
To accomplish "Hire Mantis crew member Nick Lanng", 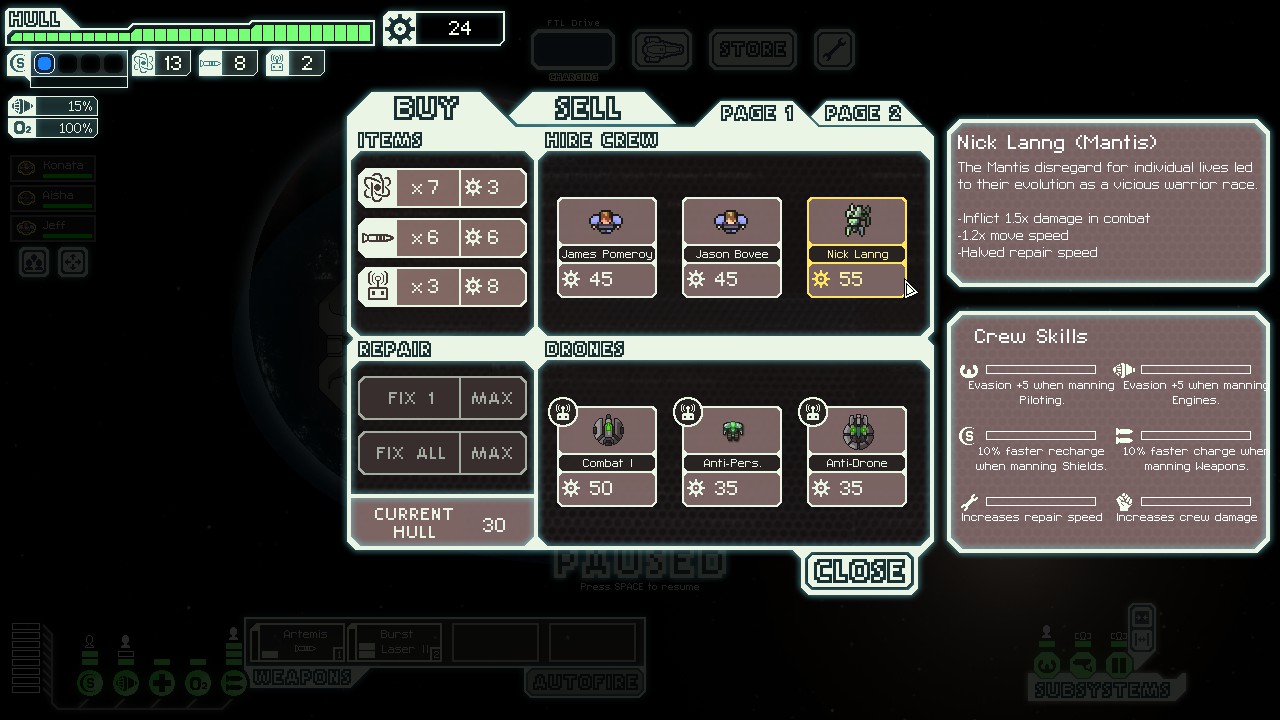I will point(857,247).
